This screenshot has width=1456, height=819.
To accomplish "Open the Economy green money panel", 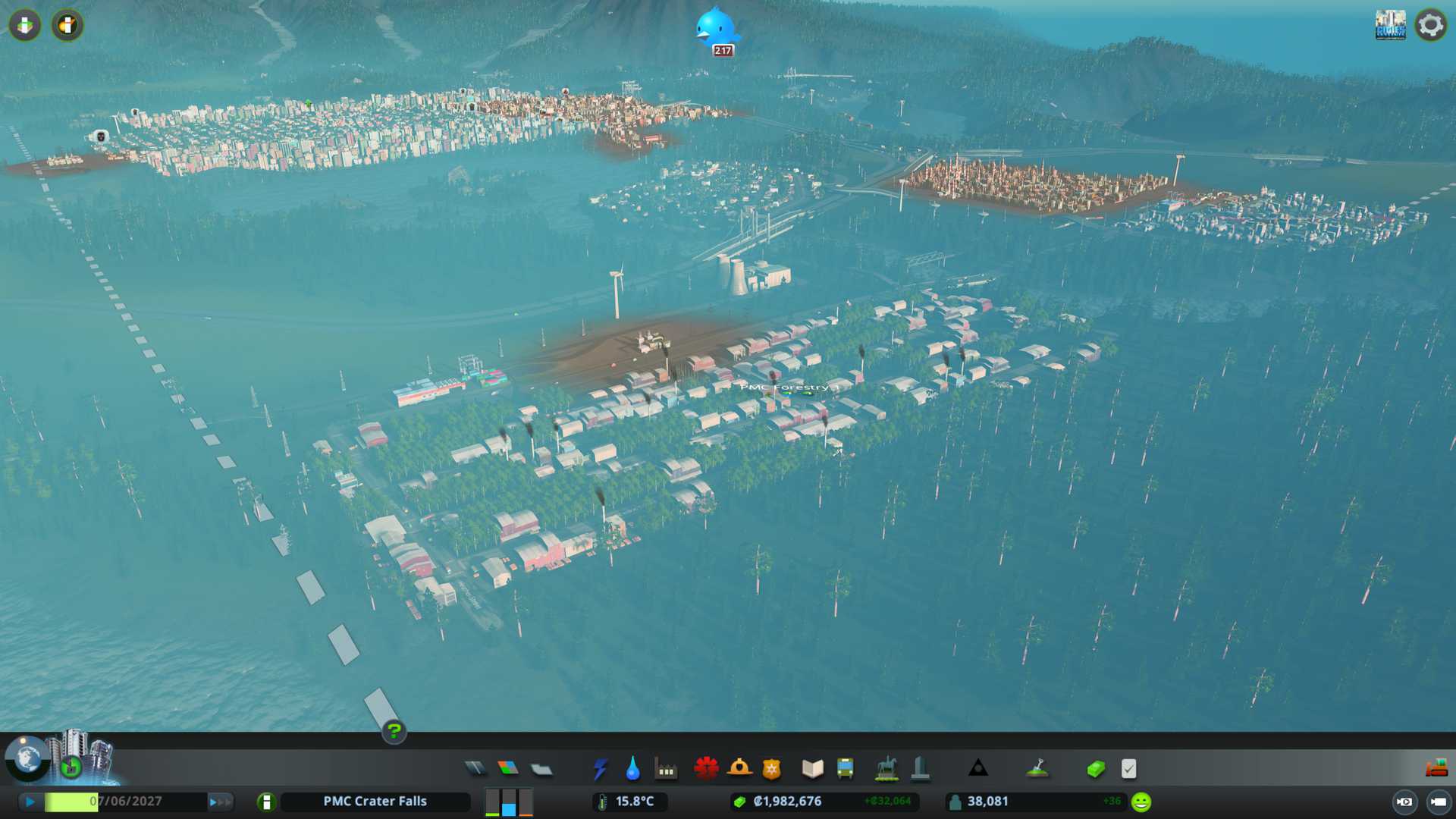I will pyautogui.click(x=1096, y=769).
